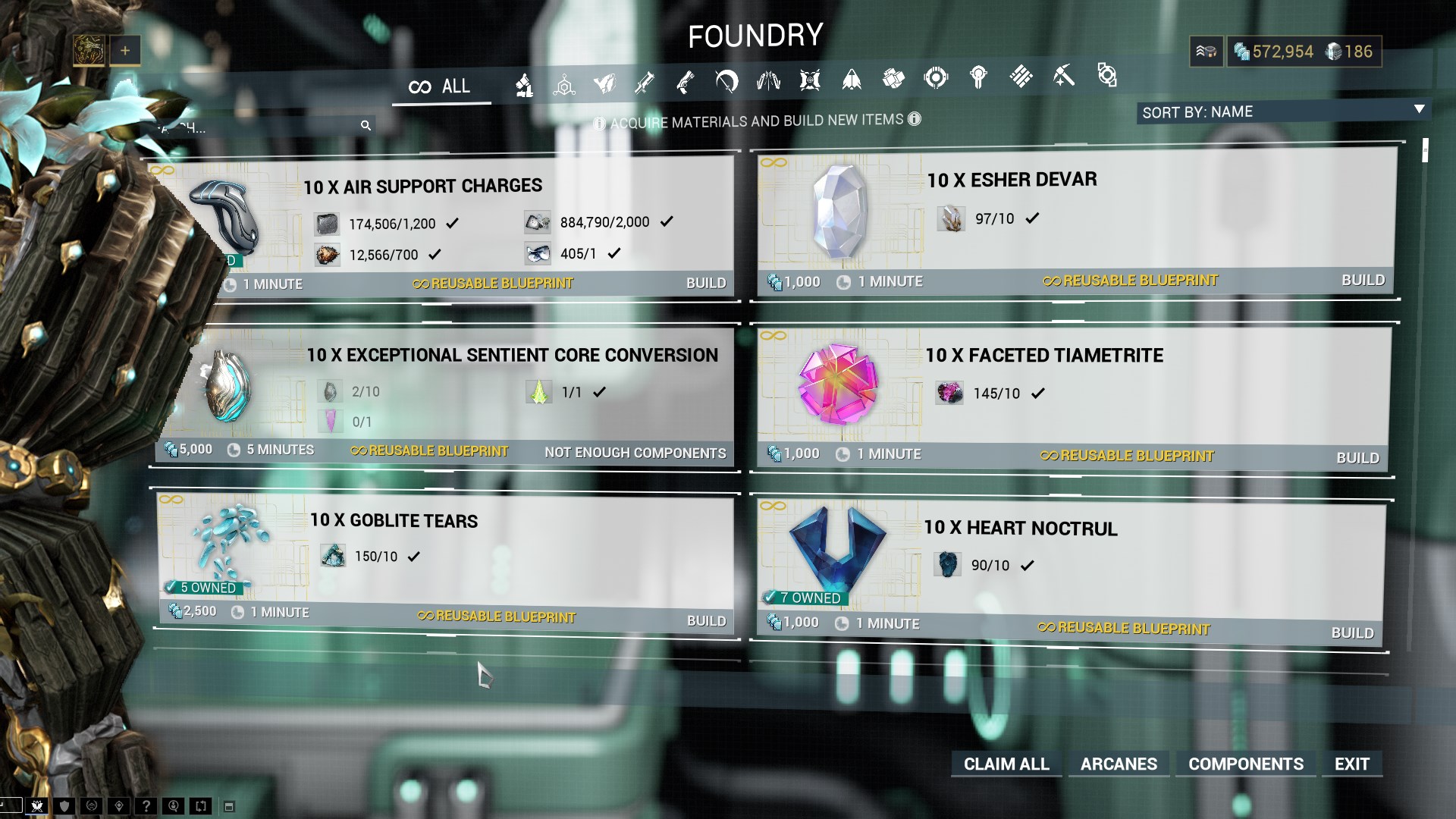
Task: Click the credits balance display
Action: (x=1273, y=52)
